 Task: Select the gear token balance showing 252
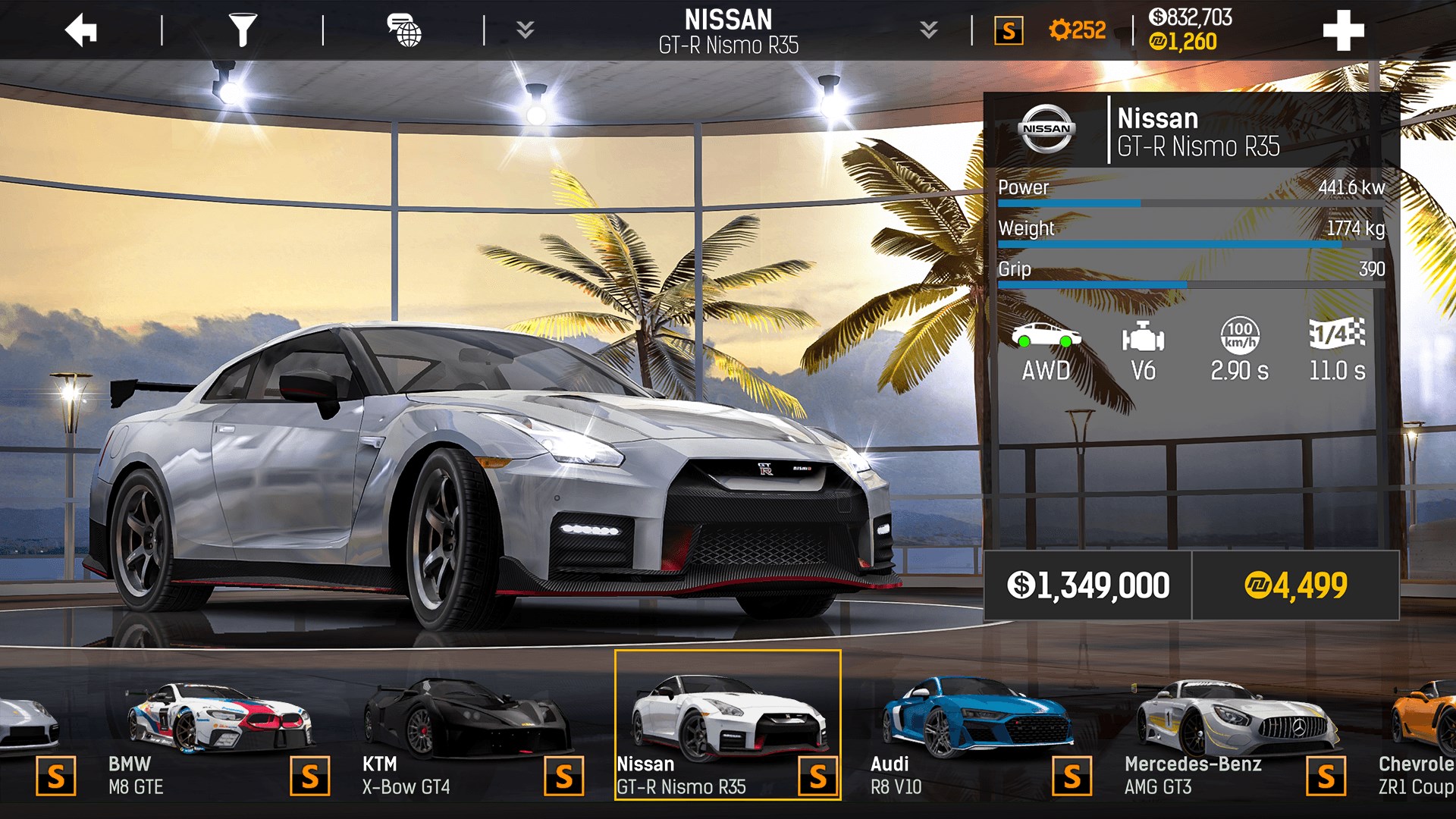click(1077, 30)
